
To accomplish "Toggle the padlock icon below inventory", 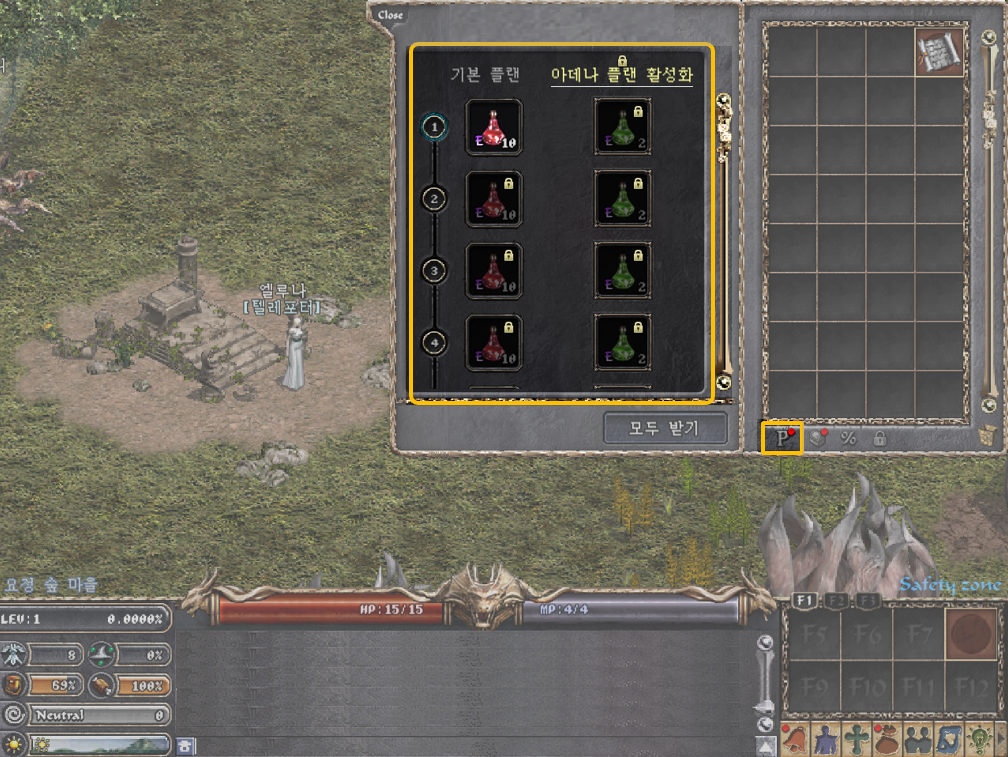I will point(879,438).
